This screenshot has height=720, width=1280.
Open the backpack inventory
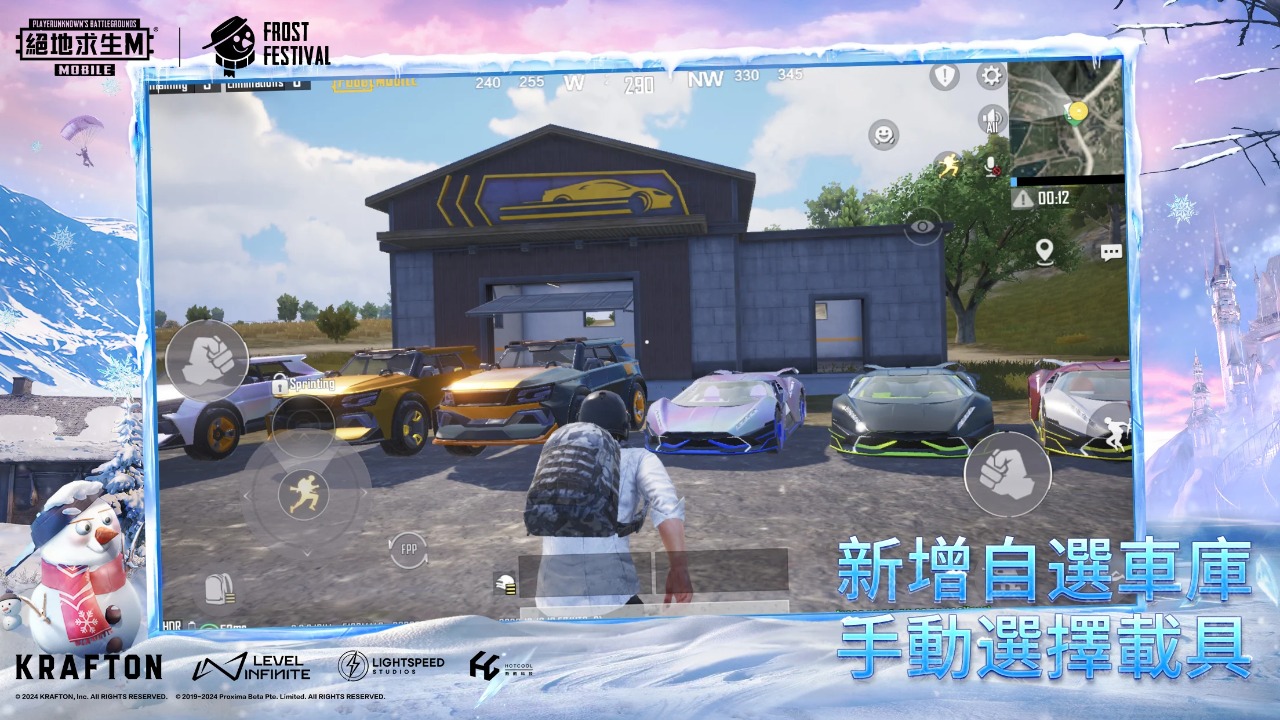(x=219, y=589)
